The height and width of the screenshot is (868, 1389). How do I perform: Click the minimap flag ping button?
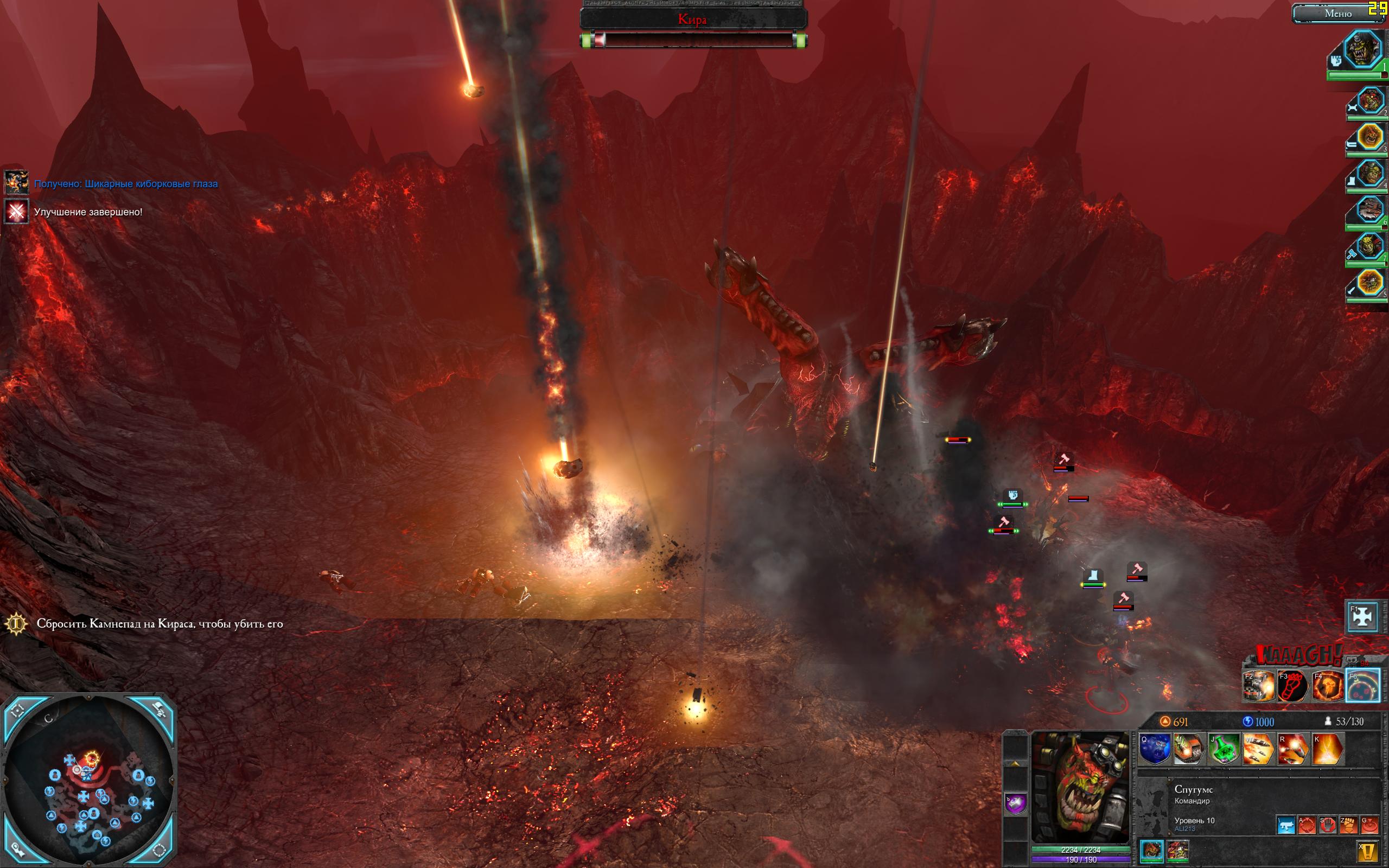click(159, 711)
